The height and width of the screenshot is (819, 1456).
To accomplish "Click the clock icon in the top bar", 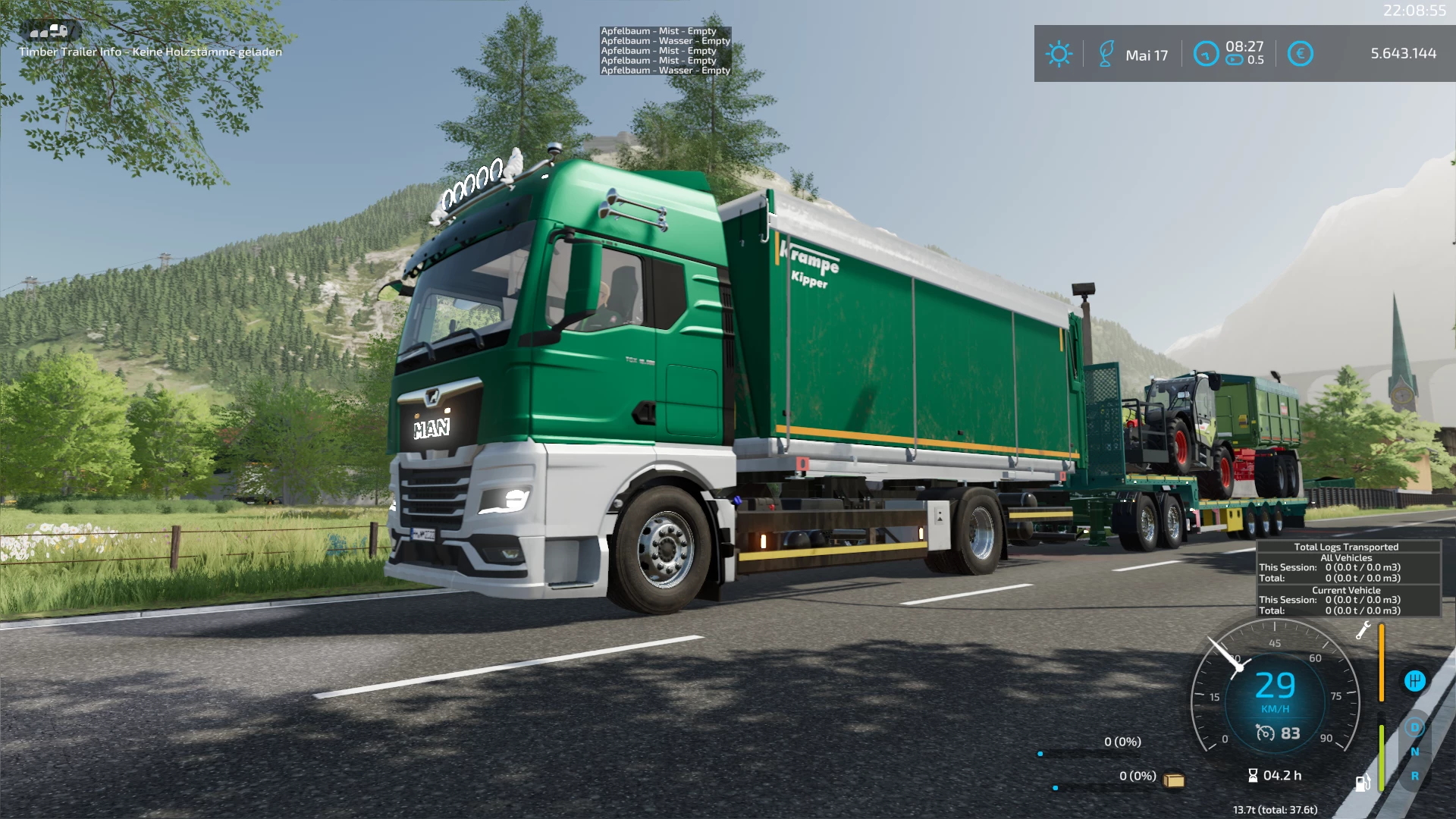I will click(1206, 54).
